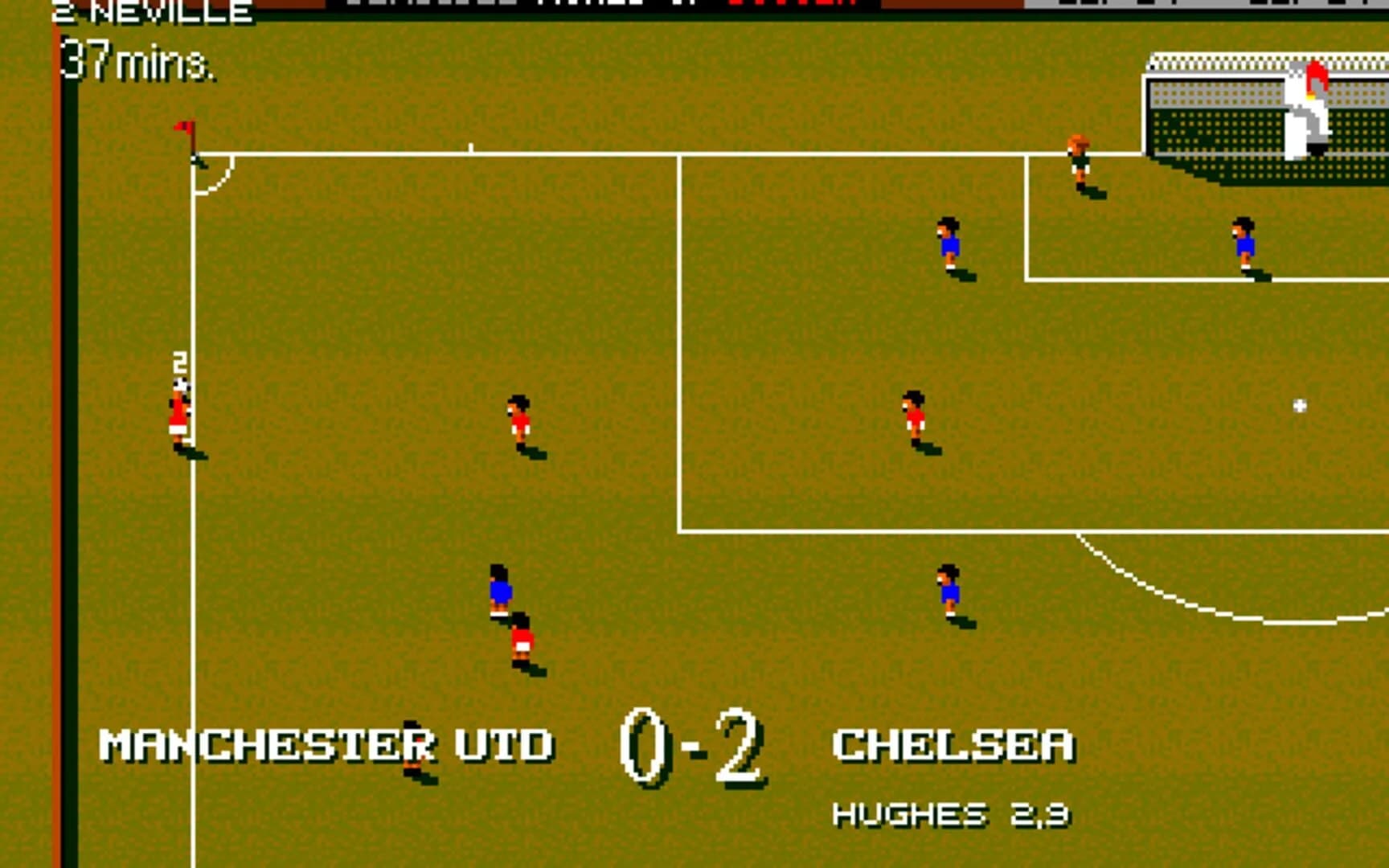Open the MANCHESTER UTD team name text

point(328,745)
